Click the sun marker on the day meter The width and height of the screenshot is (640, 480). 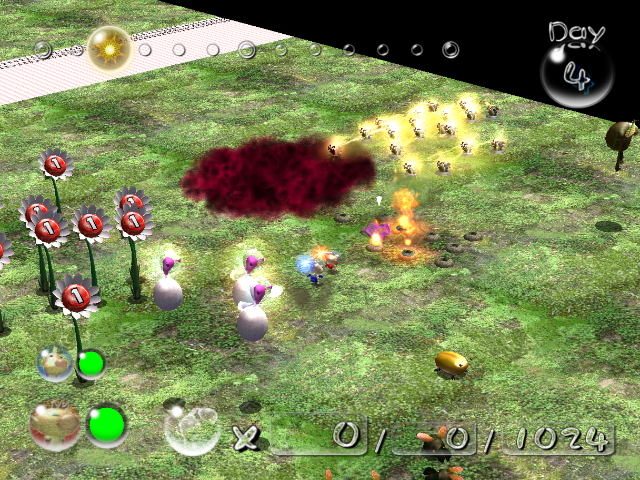(x=107, y=47)
